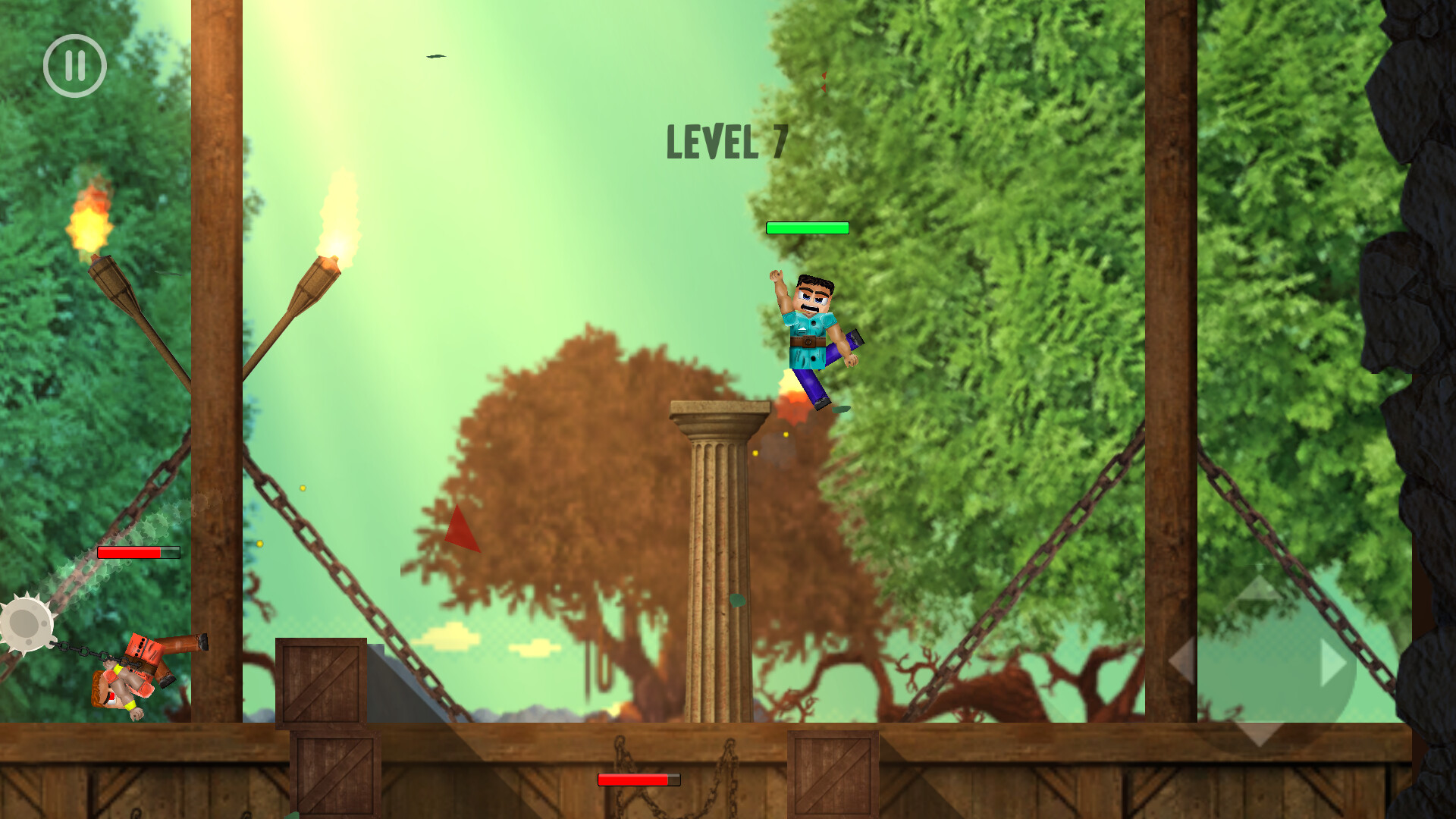Tap the right arrow on the directional pad
Viewport: 1456px width, 819px height.
(x=1332, y=662)
